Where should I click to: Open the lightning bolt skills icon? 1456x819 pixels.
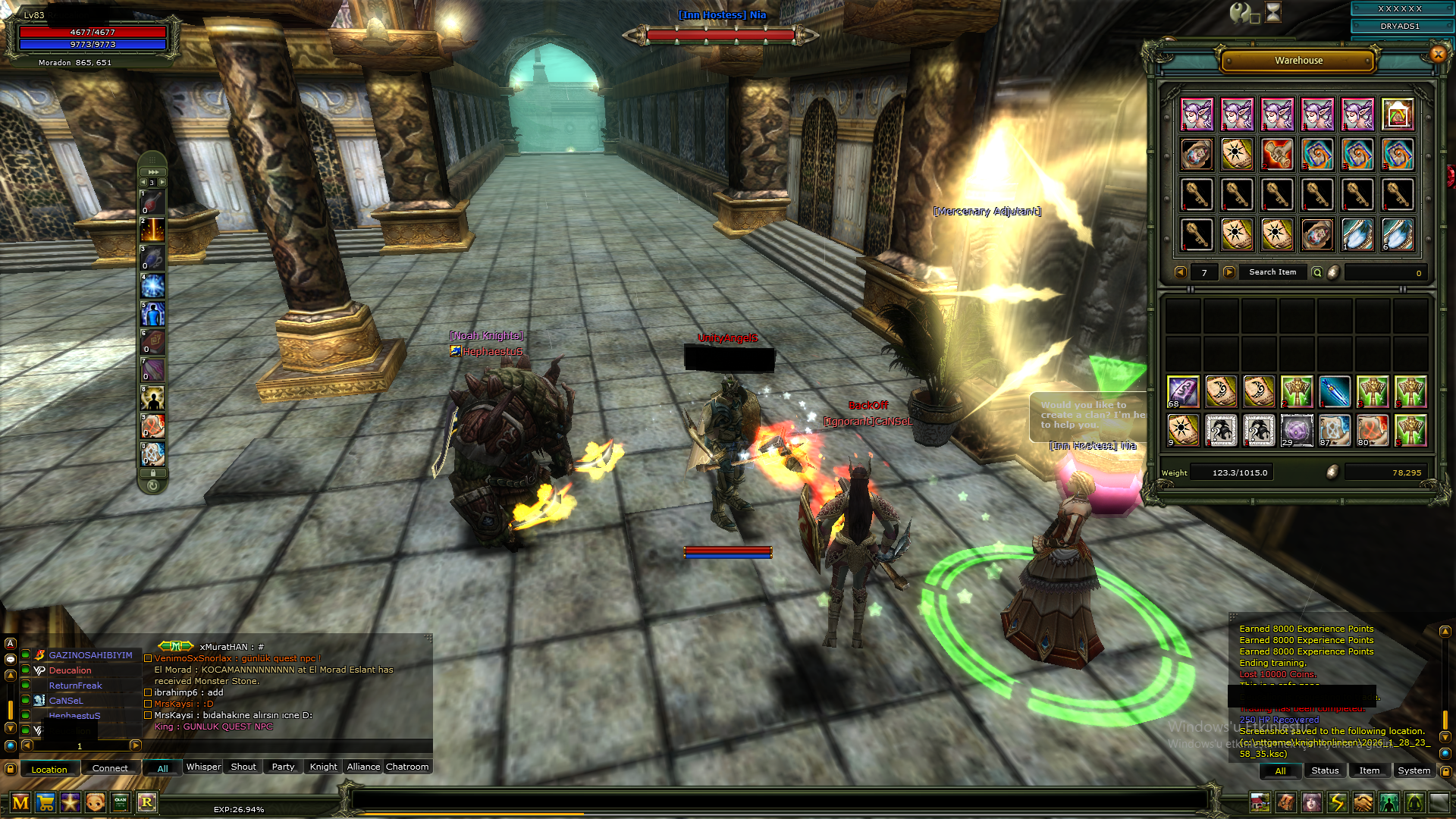[x=1337, y=802]
